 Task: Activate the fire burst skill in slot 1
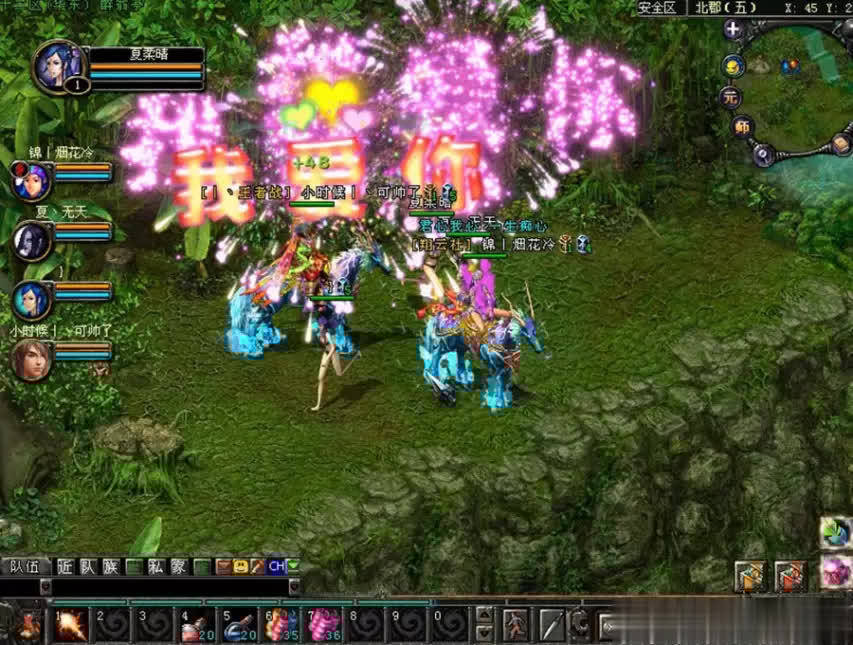click(x=71, y=624)
